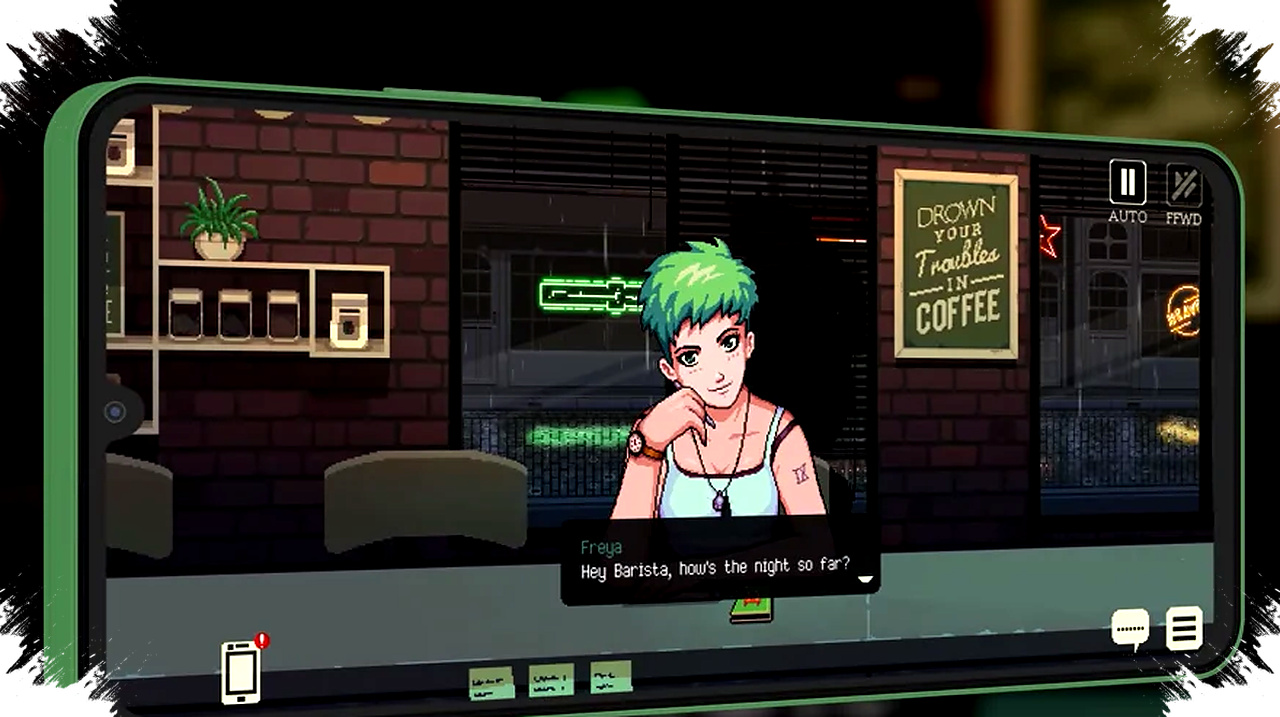Advance Freya's dialogue via the arrow indicator
The image size is (1280, 717).
[865, 579]
